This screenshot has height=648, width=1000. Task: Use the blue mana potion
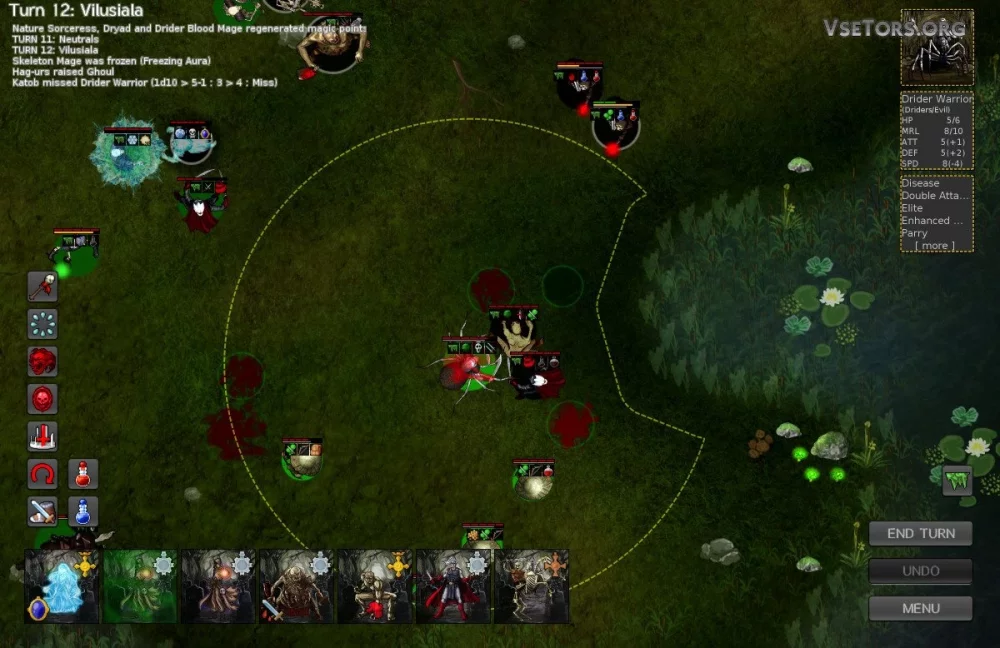coord(83,511)
